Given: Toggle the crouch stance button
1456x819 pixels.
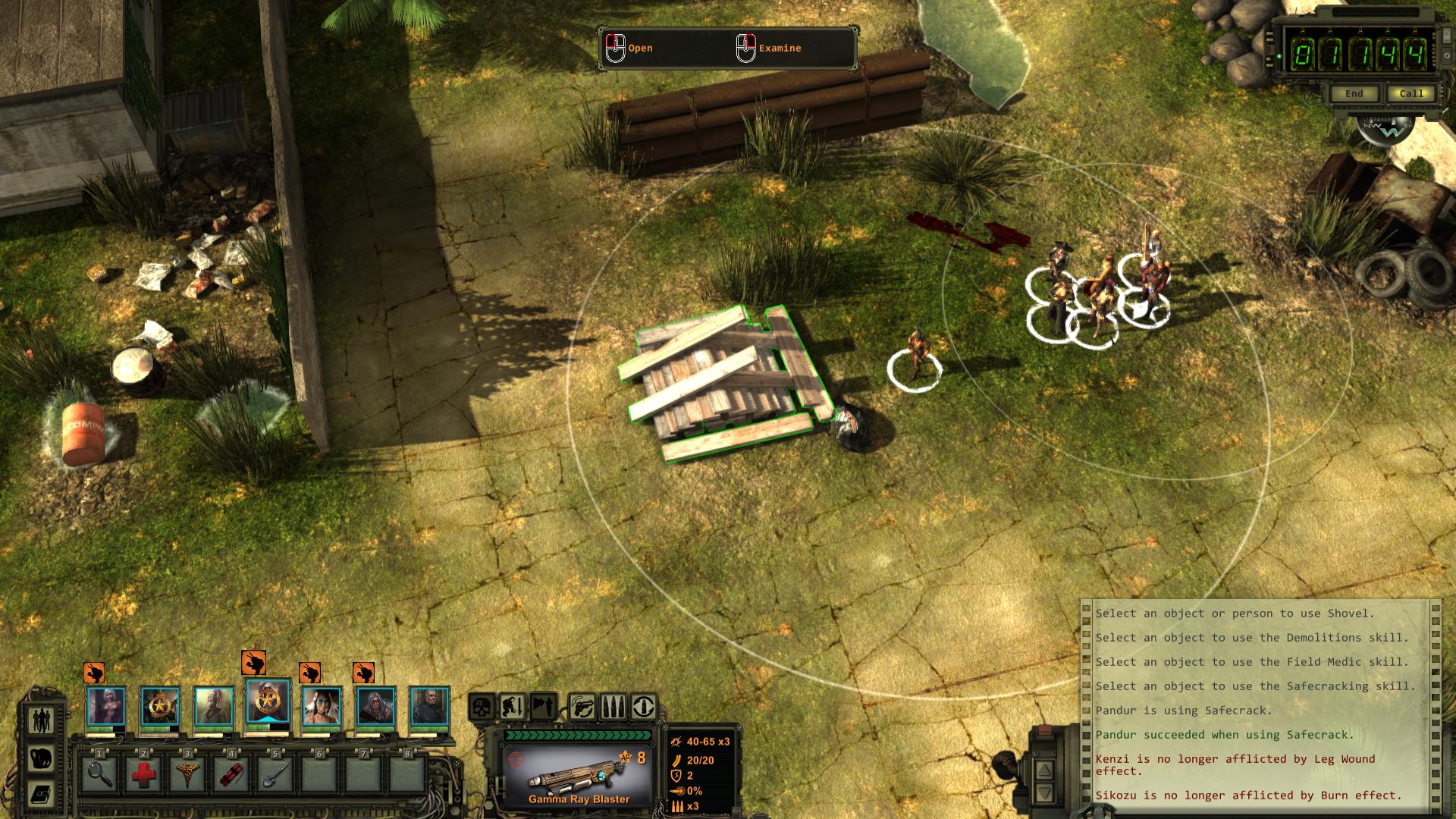Looking at the screenshot, I should coord(512,707).
